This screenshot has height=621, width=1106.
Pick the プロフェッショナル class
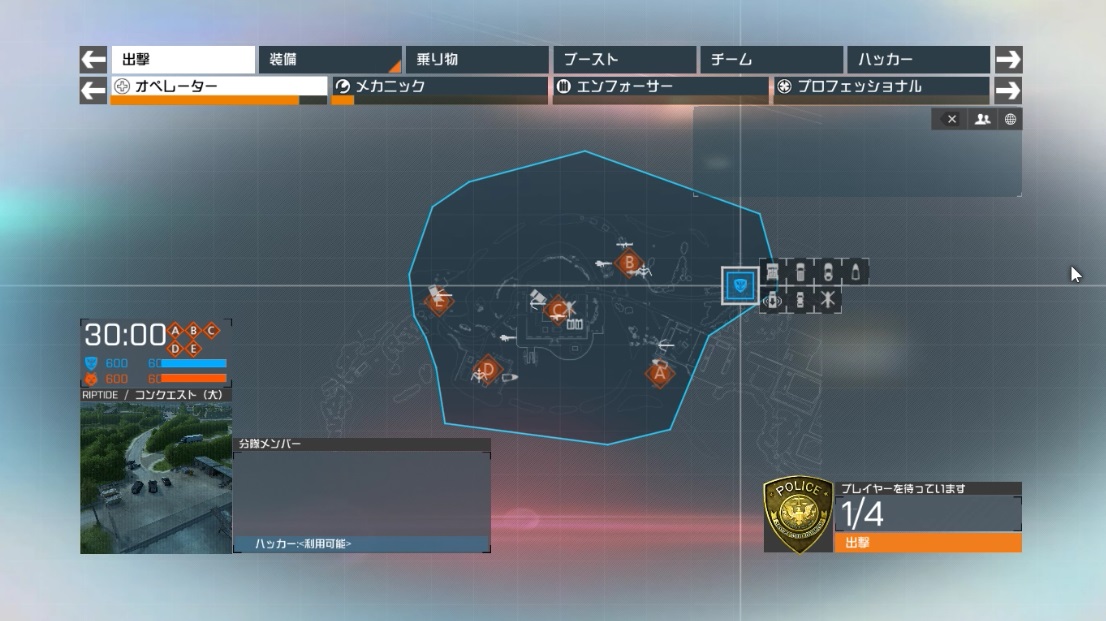tap(880, 87)
